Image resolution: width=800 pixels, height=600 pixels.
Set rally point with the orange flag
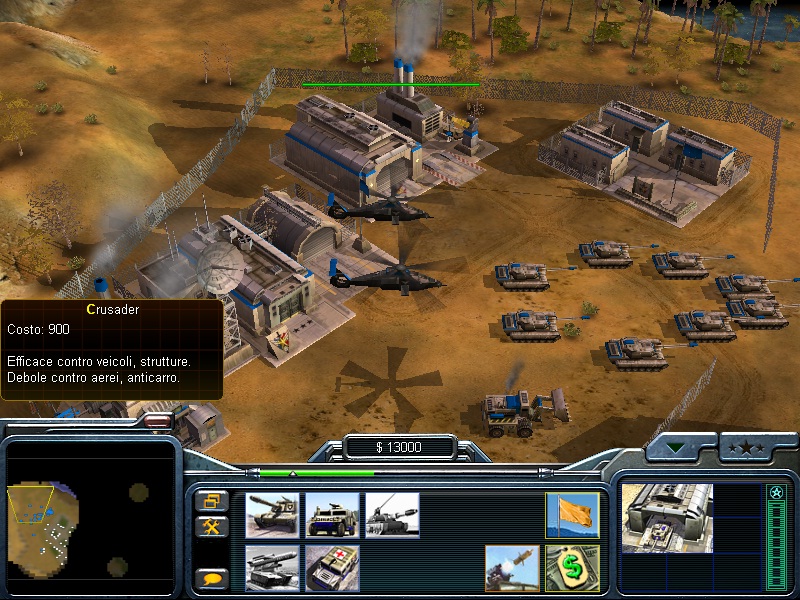point(572,516)
